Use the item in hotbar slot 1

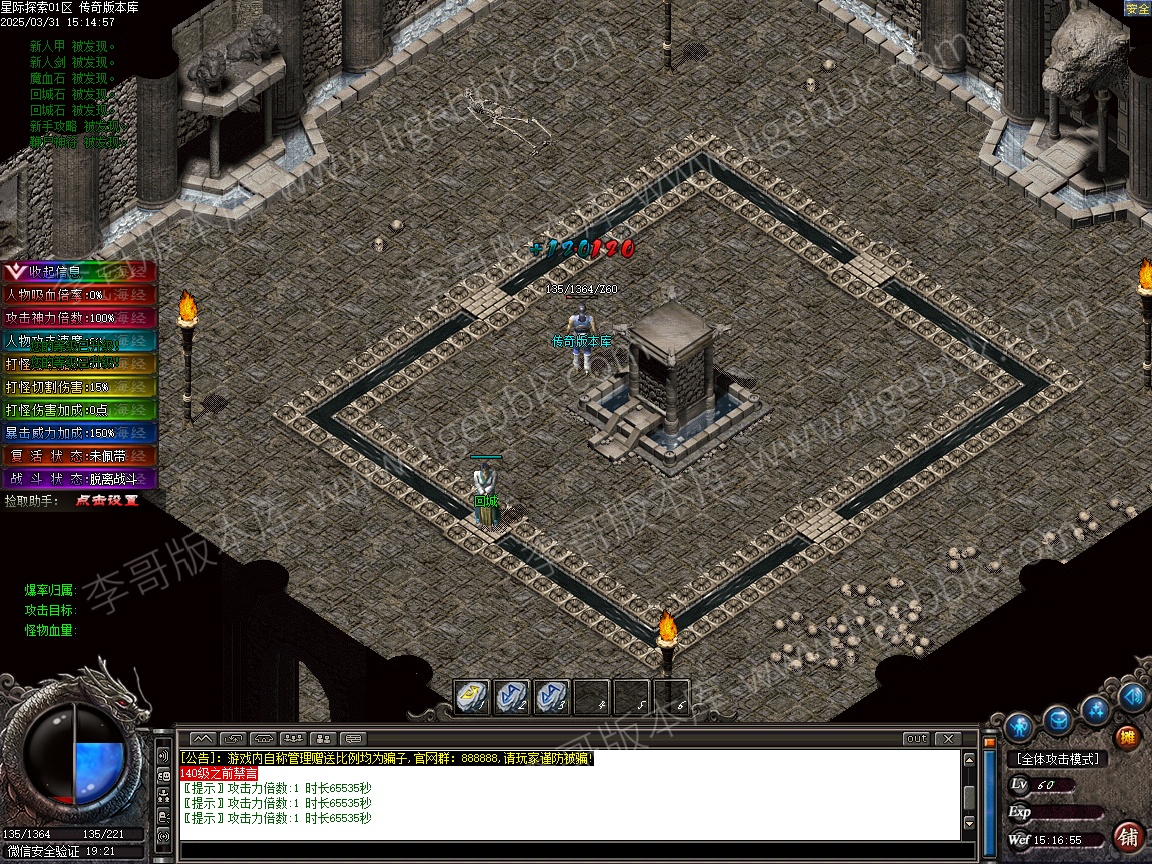(472, 695)
